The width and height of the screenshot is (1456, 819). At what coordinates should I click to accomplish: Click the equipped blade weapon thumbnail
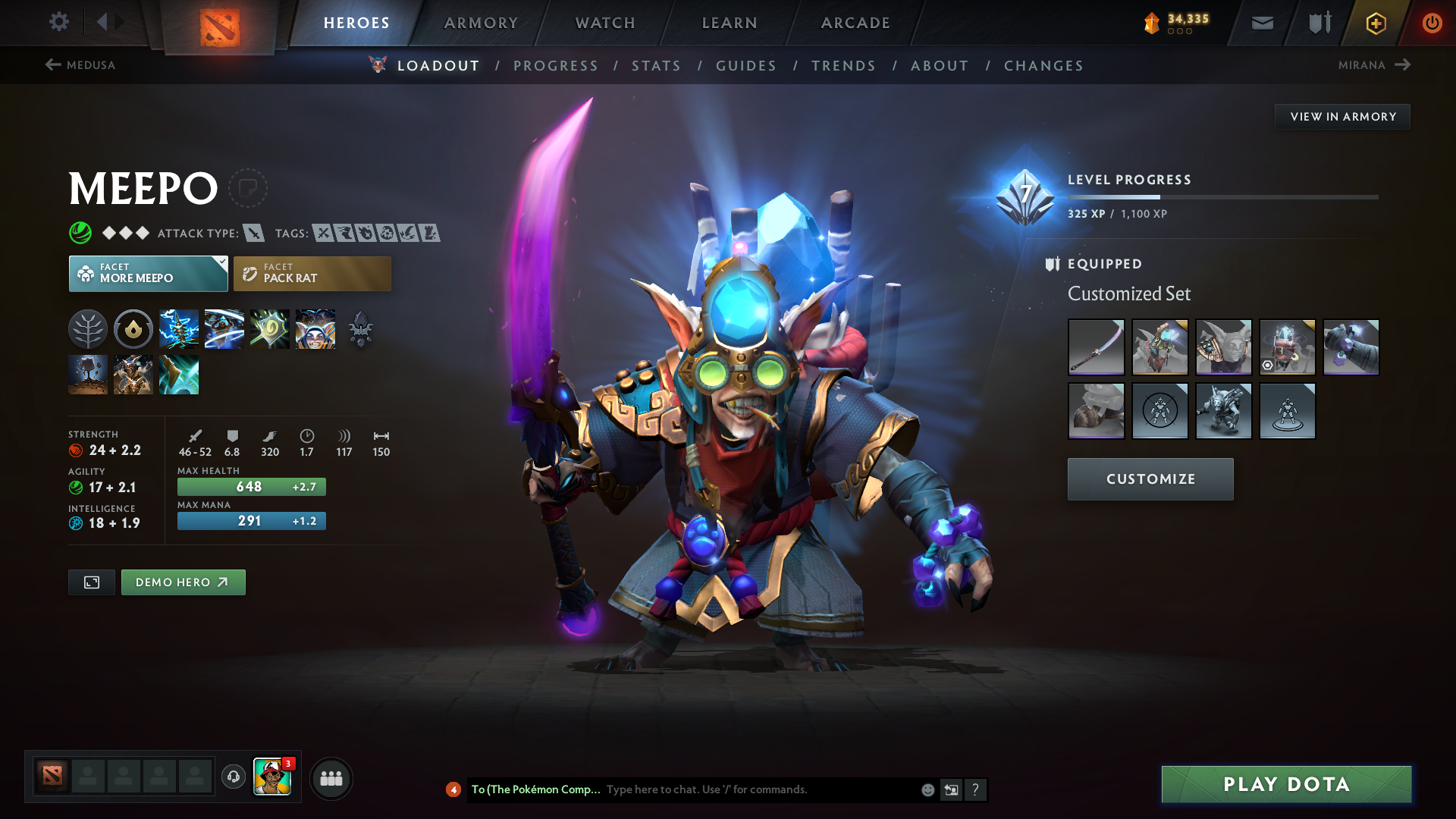1096,347
